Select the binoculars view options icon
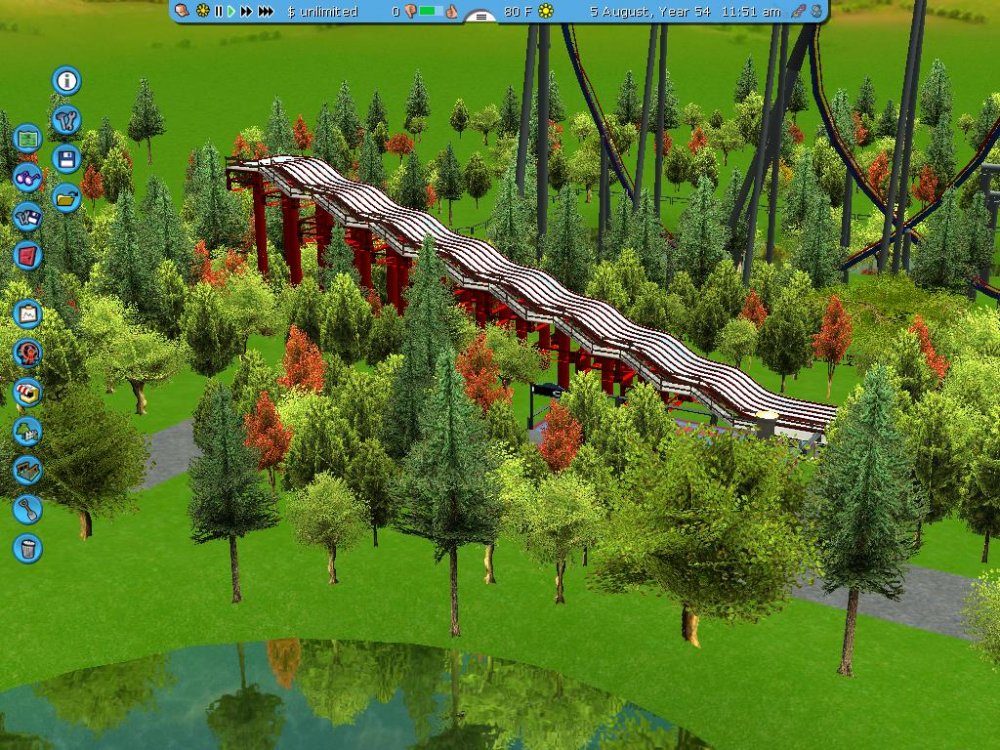 (x=27, y=177)
